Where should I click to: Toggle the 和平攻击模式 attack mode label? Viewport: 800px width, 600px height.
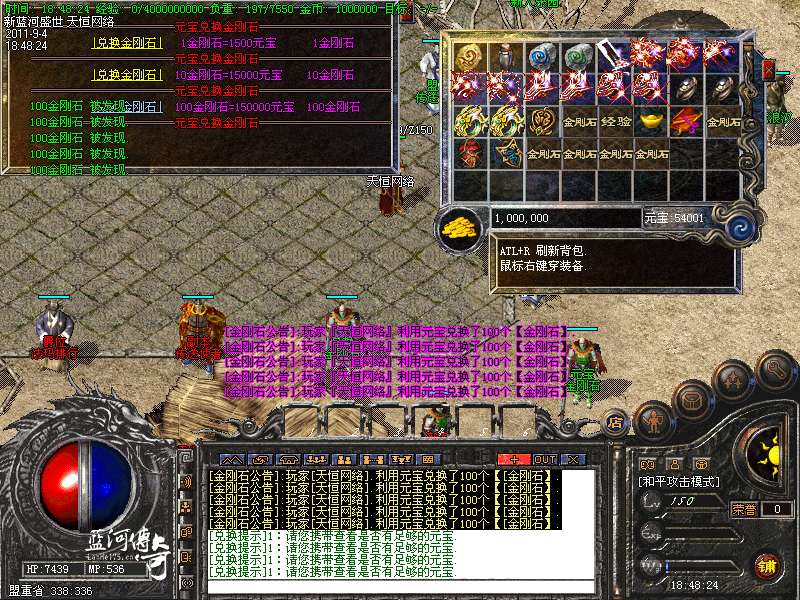(680, 482)
